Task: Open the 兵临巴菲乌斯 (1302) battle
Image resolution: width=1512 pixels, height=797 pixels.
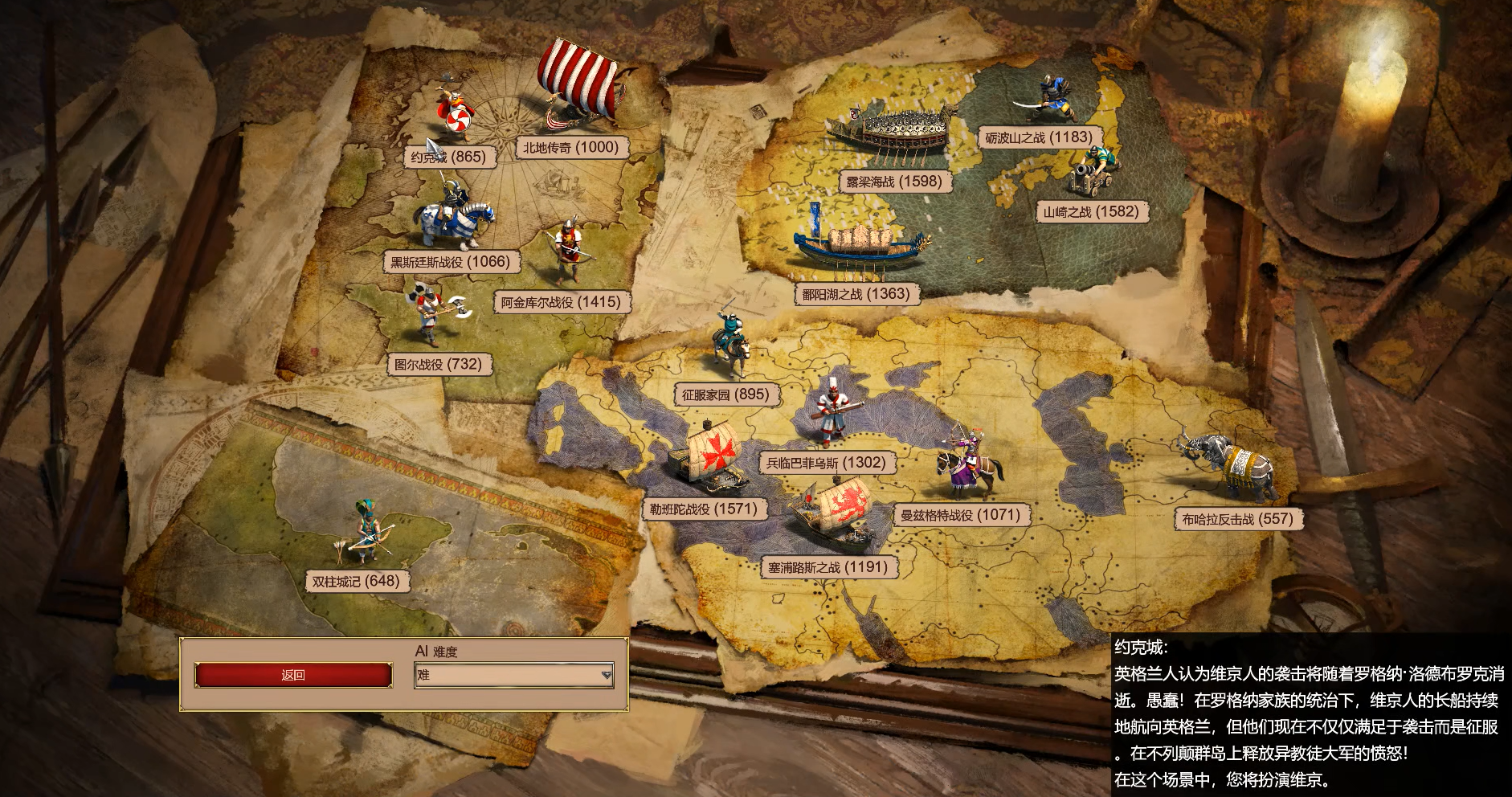Action: point(826,463)
